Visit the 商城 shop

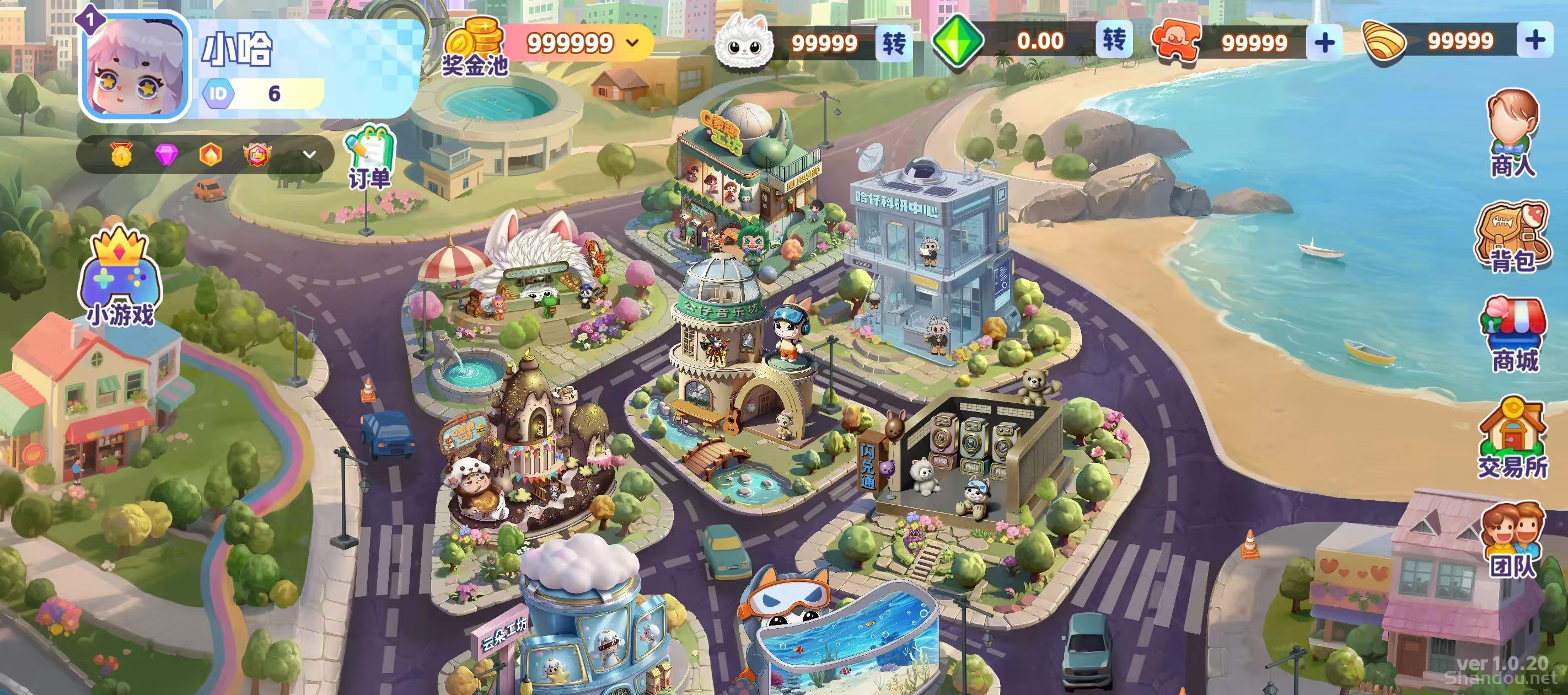1513,335
